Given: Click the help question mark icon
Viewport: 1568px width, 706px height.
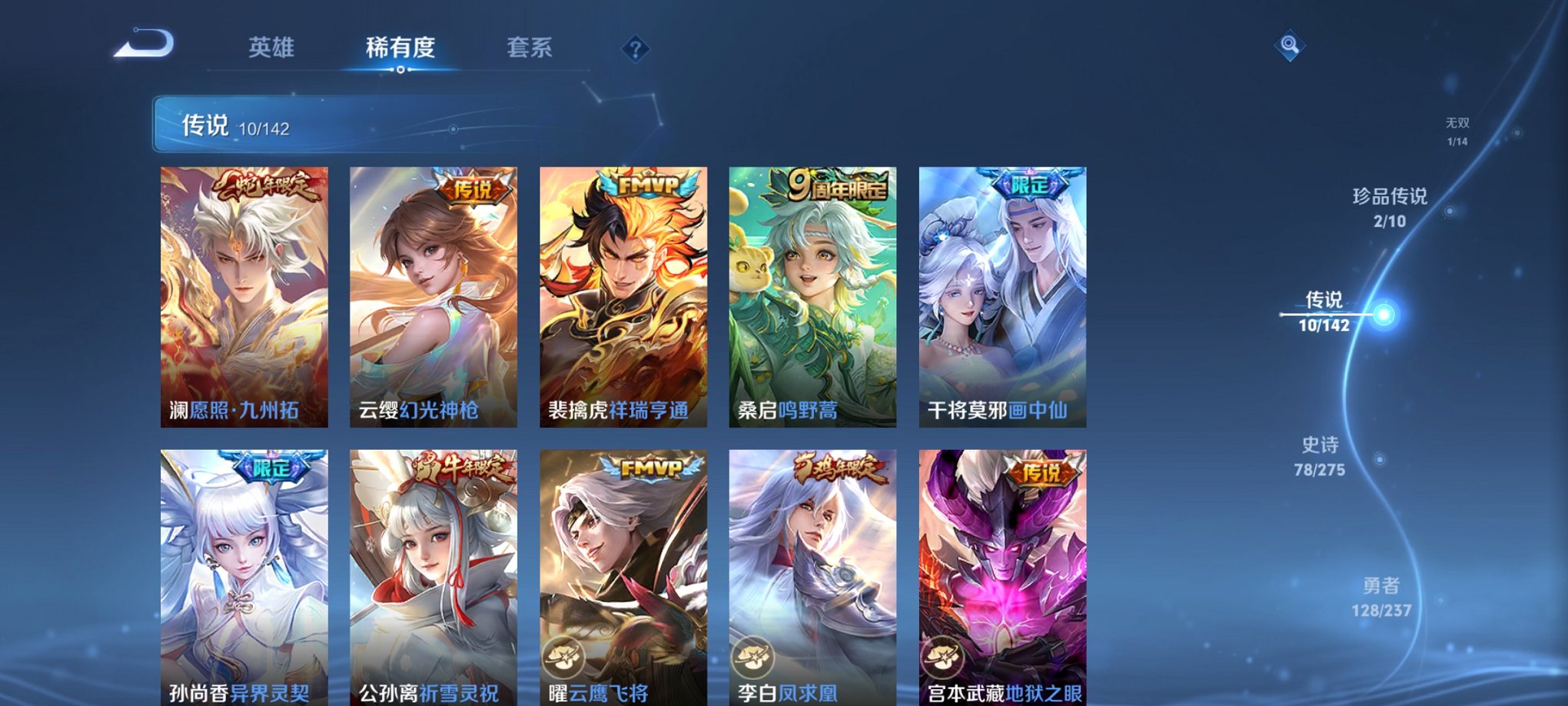Looking at the screenshot, I should pos(635,50).
